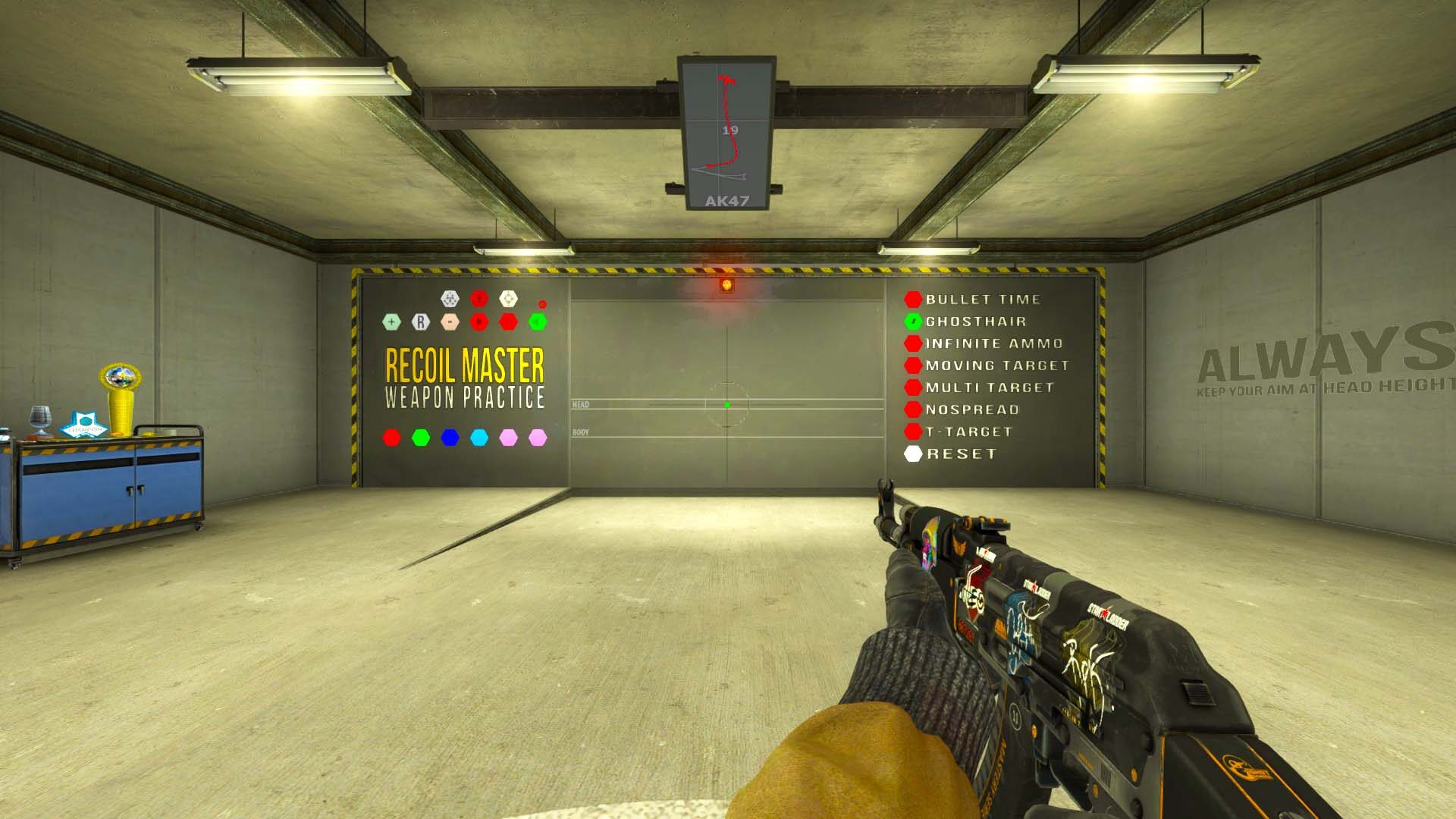Toggle the Bullet Time option

pos(913,300)
